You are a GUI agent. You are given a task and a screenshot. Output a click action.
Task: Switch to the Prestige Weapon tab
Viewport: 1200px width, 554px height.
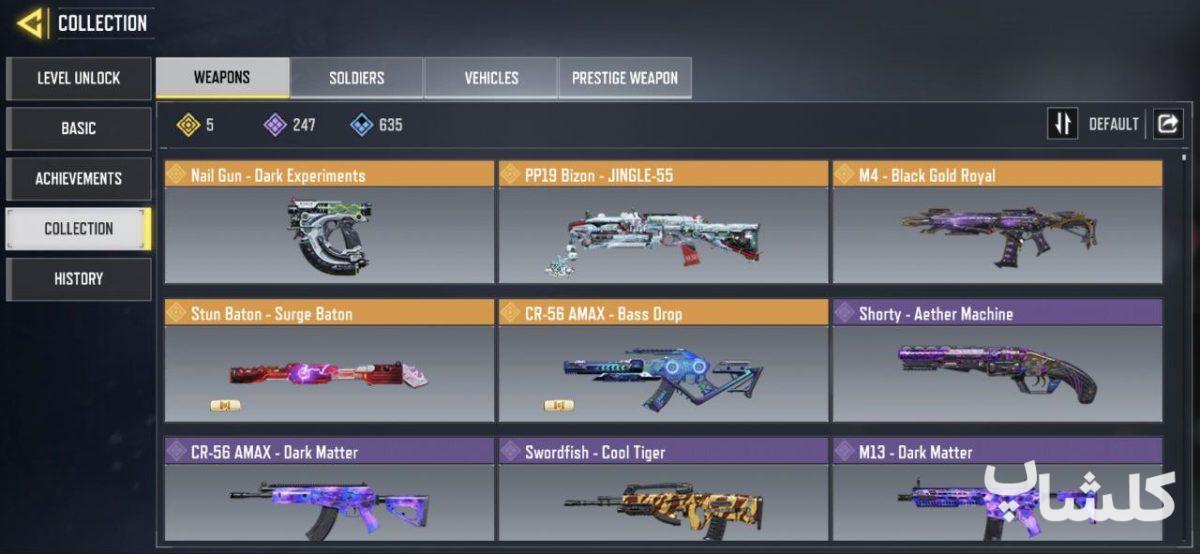coord(624,77)
